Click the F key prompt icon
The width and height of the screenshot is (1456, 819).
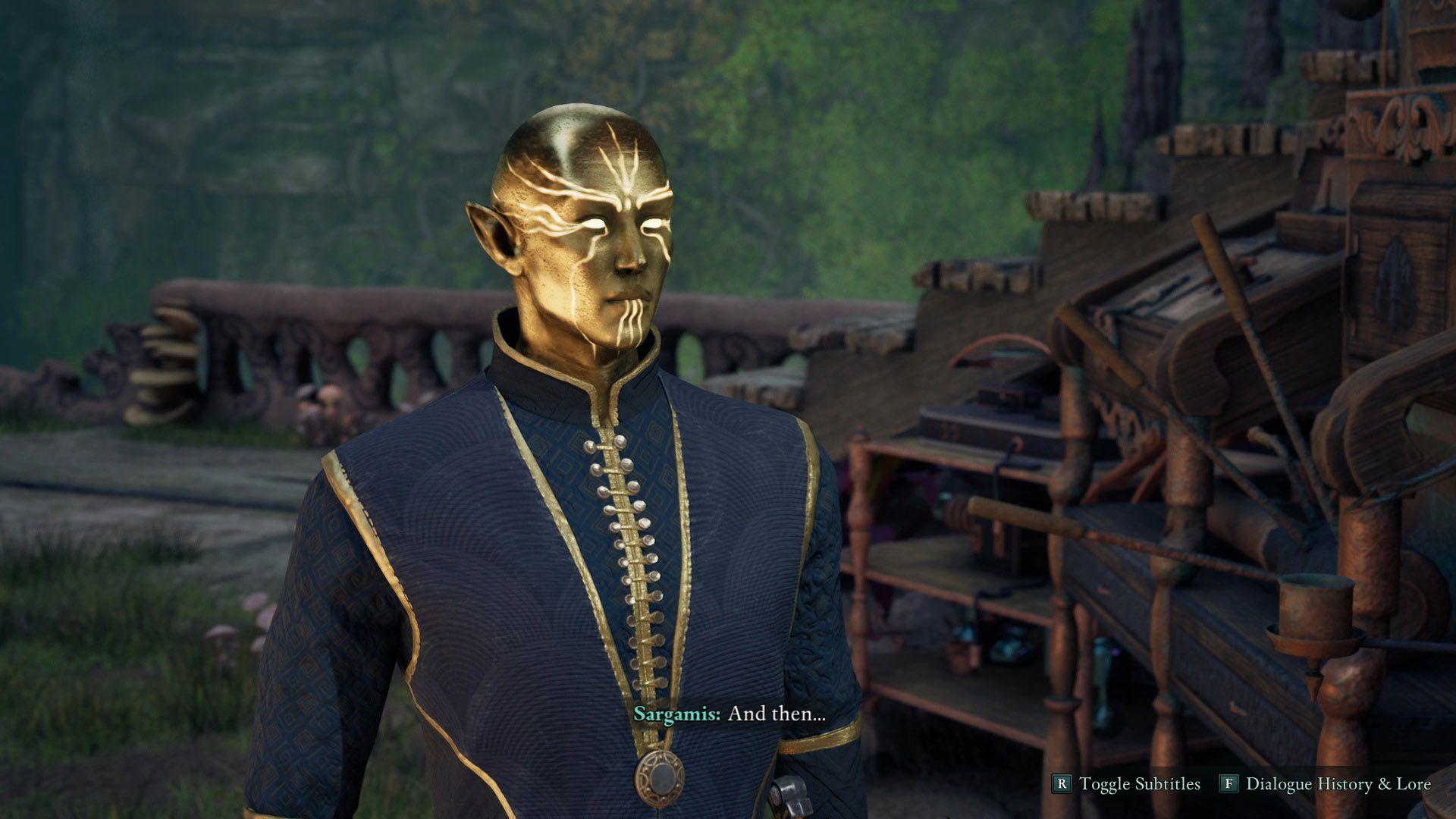point(1229,783)
